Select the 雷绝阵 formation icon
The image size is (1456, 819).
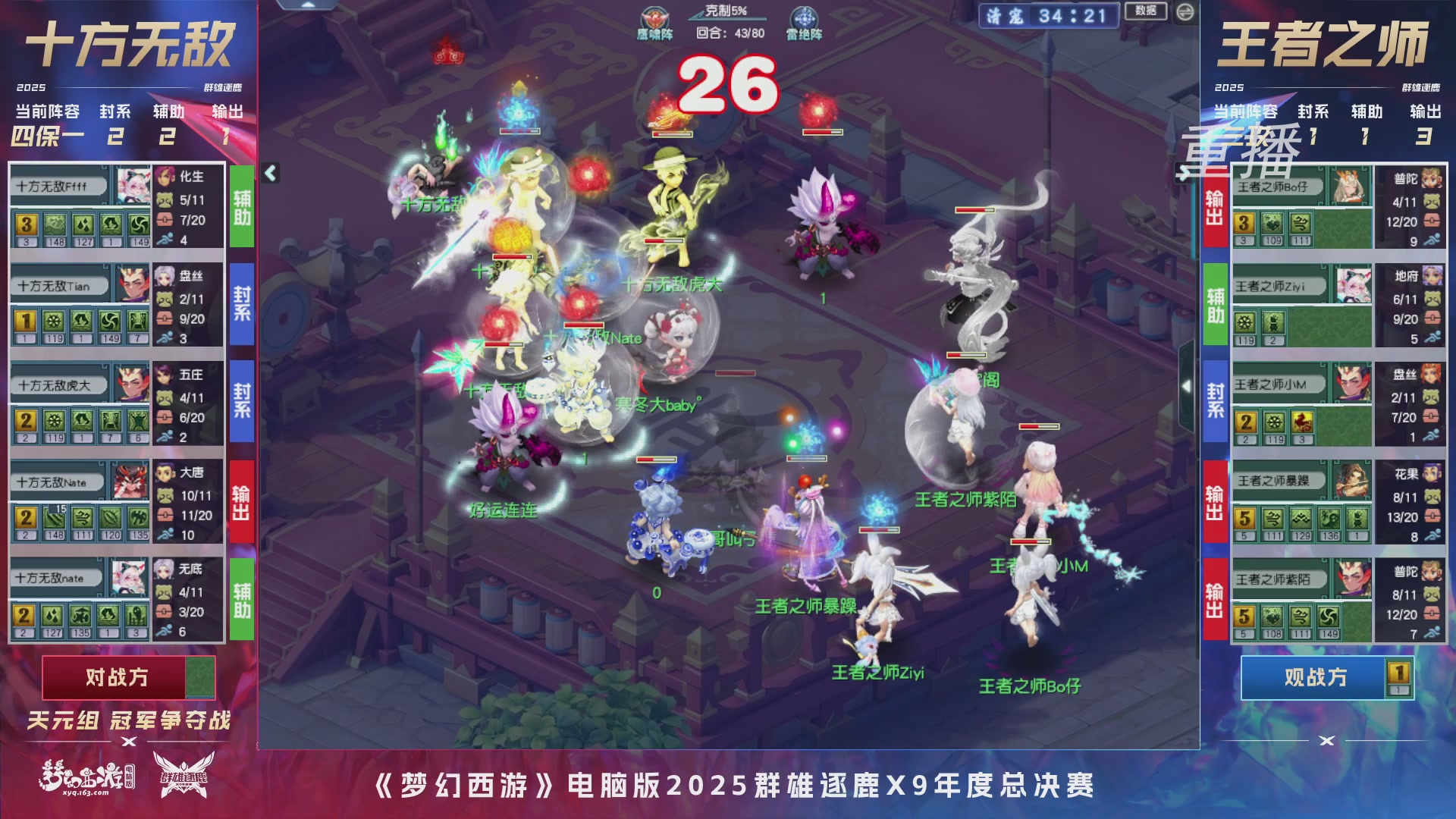tap(805, 15)
